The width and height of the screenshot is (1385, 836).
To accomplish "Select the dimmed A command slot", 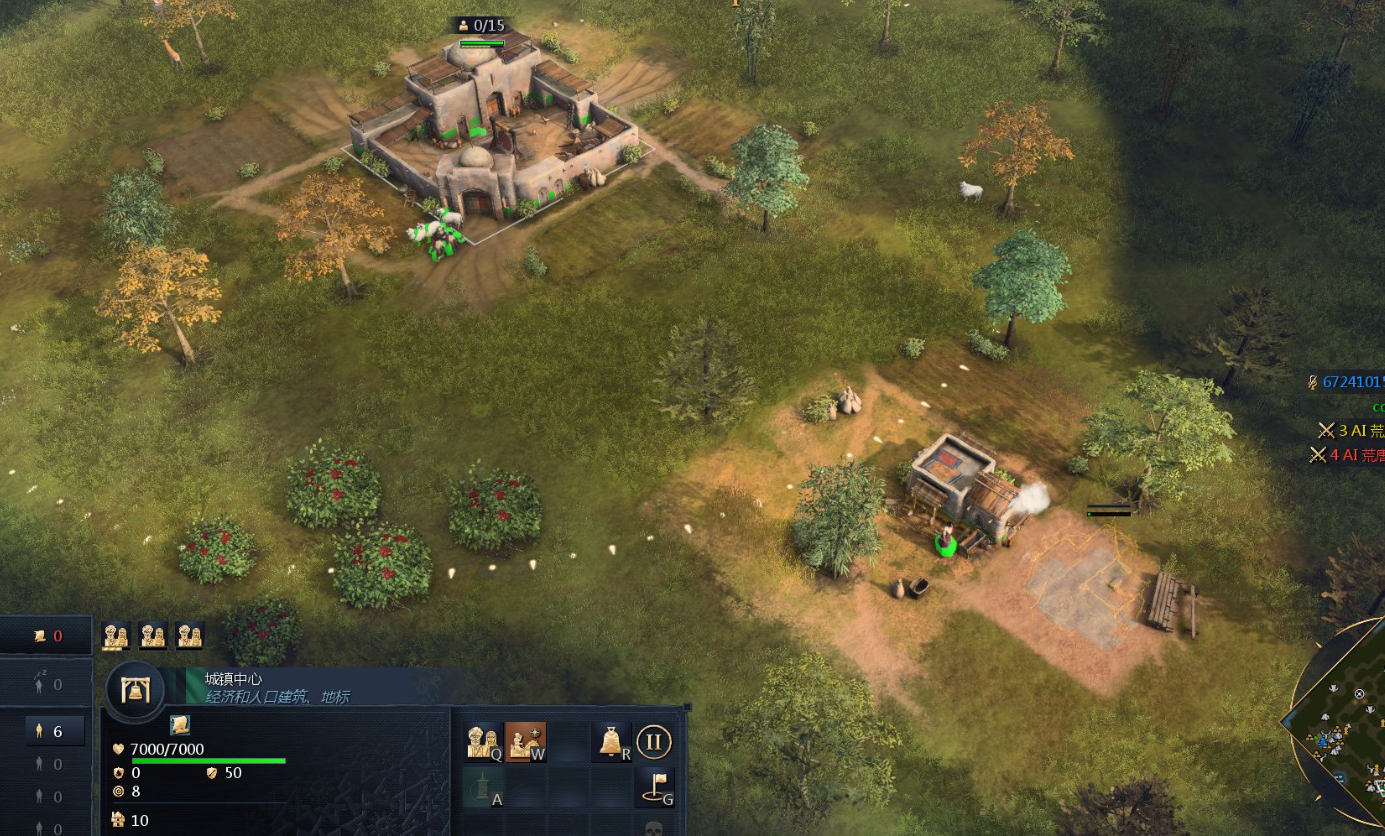I will coord(484,788).
